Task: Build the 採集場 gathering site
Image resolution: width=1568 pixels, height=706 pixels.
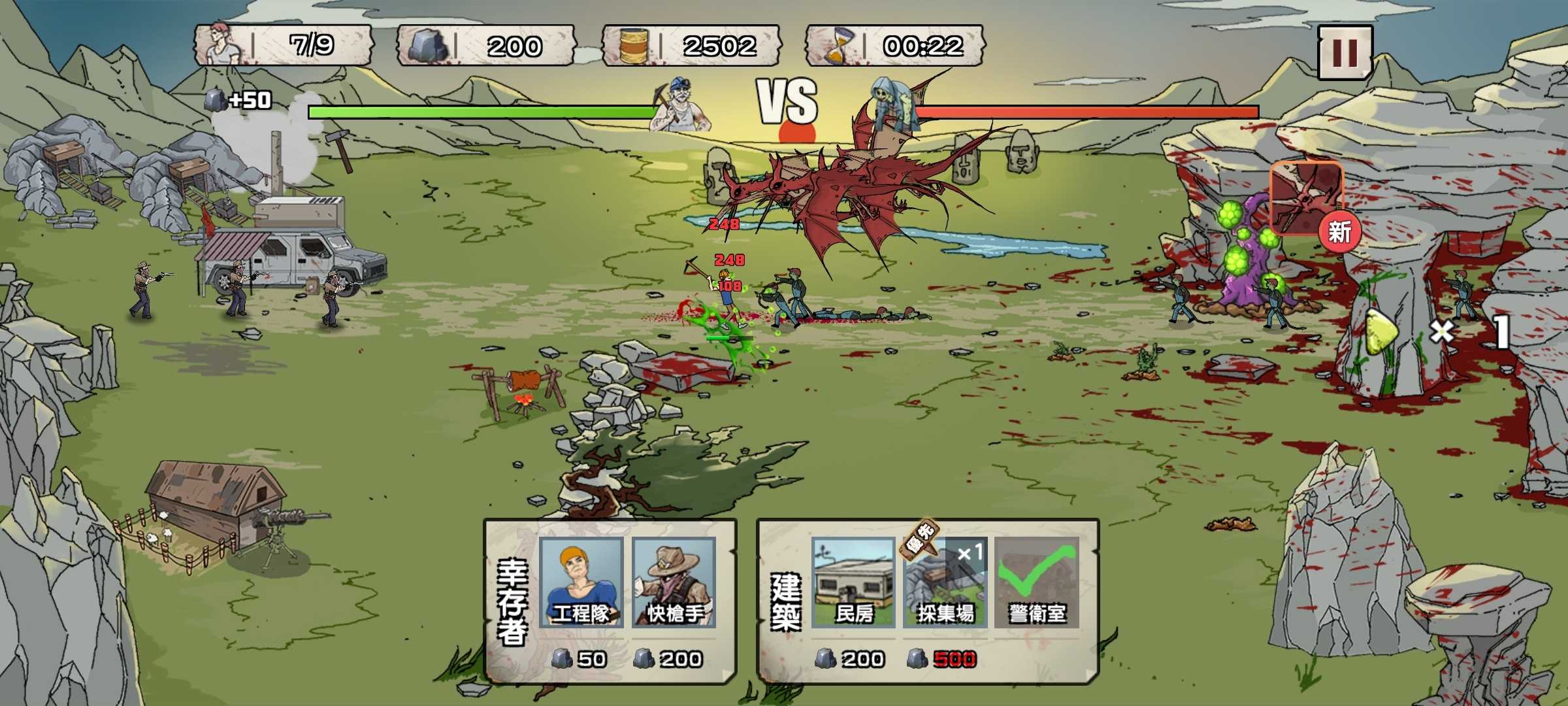Action: [x=945, y=582]
